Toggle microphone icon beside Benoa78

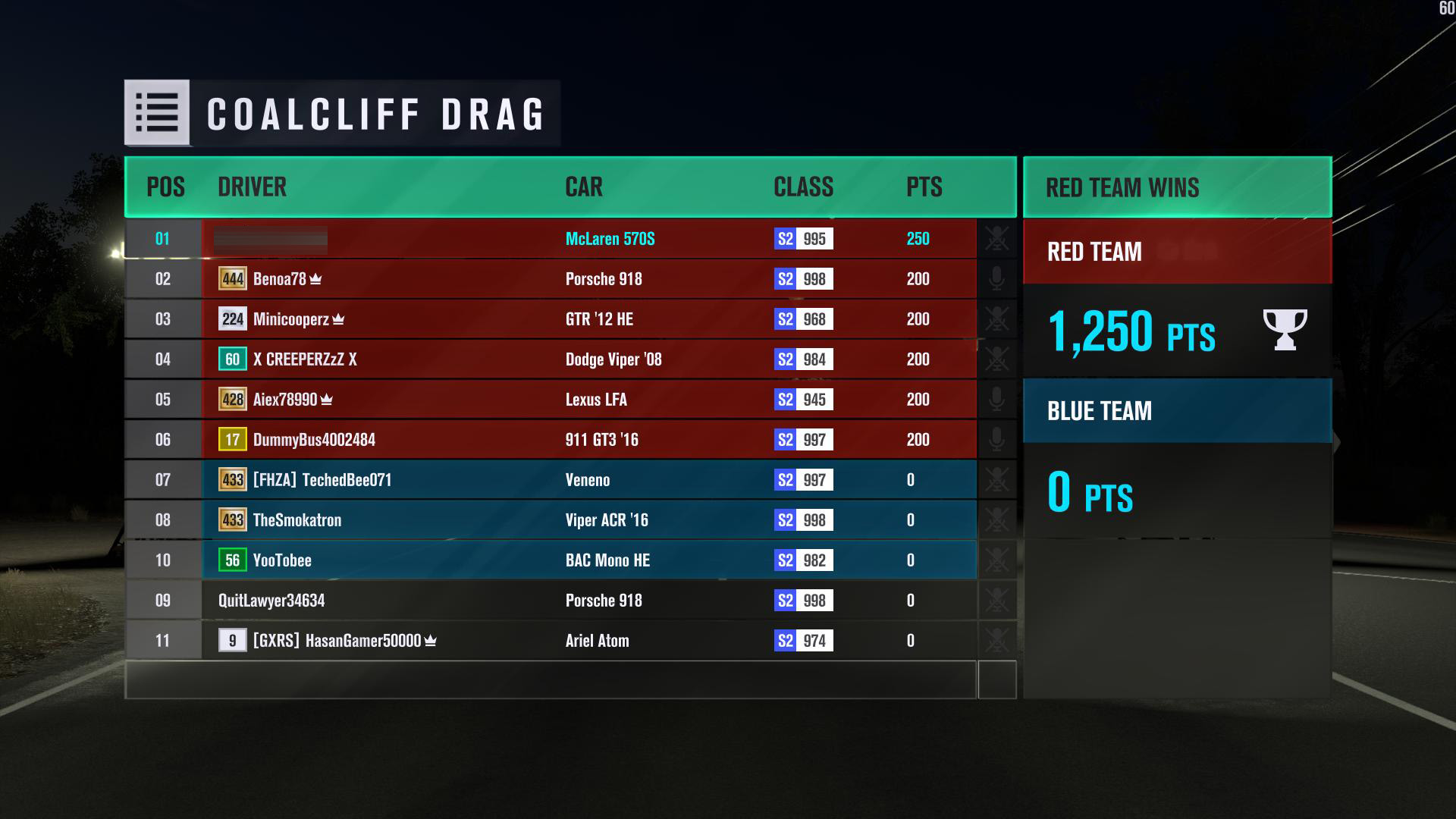(996, 279)
